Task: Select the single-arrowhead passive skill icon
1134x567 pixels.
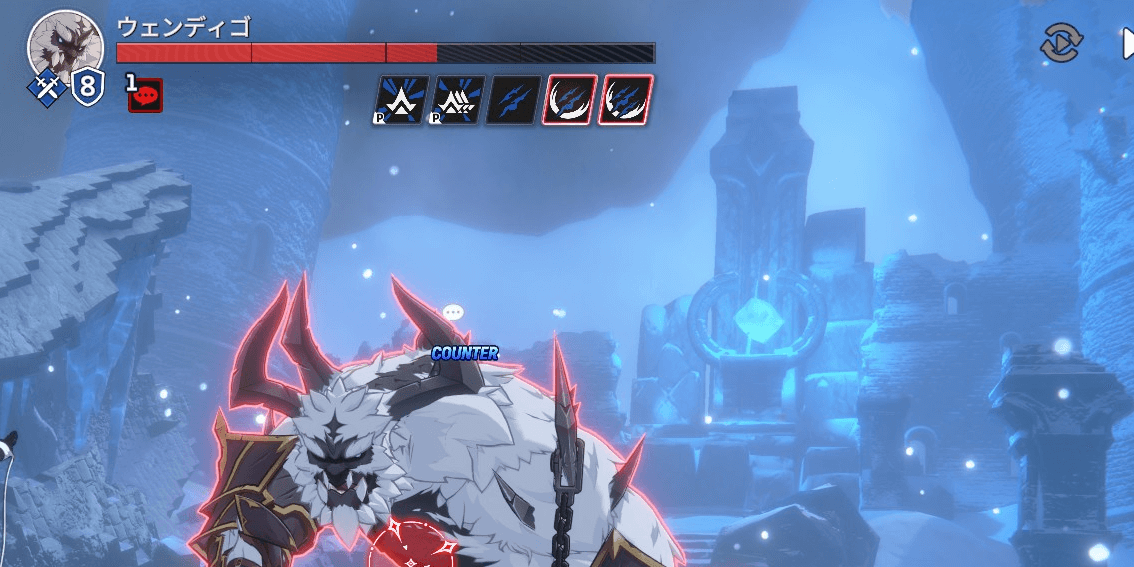Action: point(402,100)
